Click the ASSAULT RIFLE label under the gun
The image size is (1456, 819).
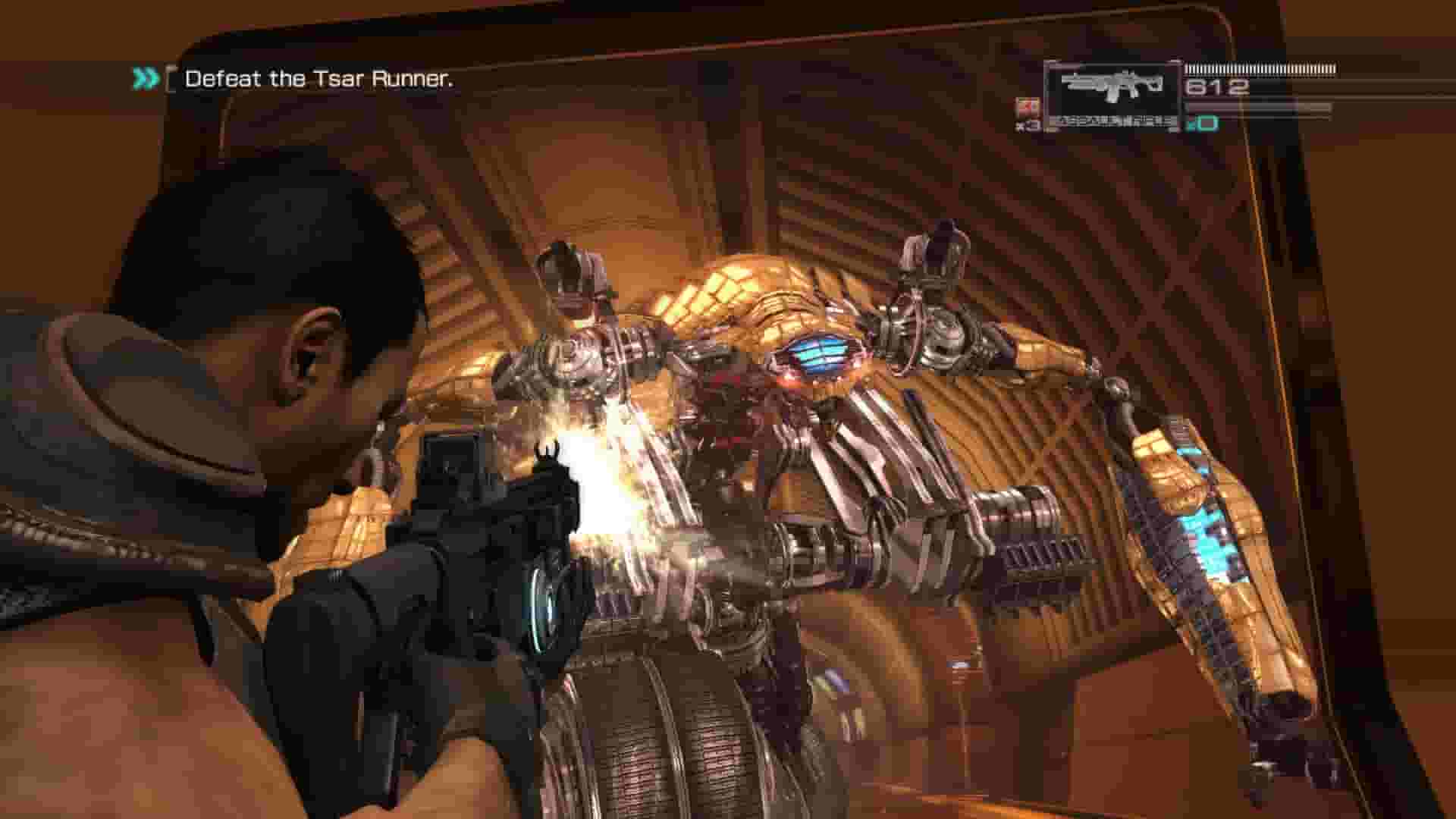pos(1115,121)
